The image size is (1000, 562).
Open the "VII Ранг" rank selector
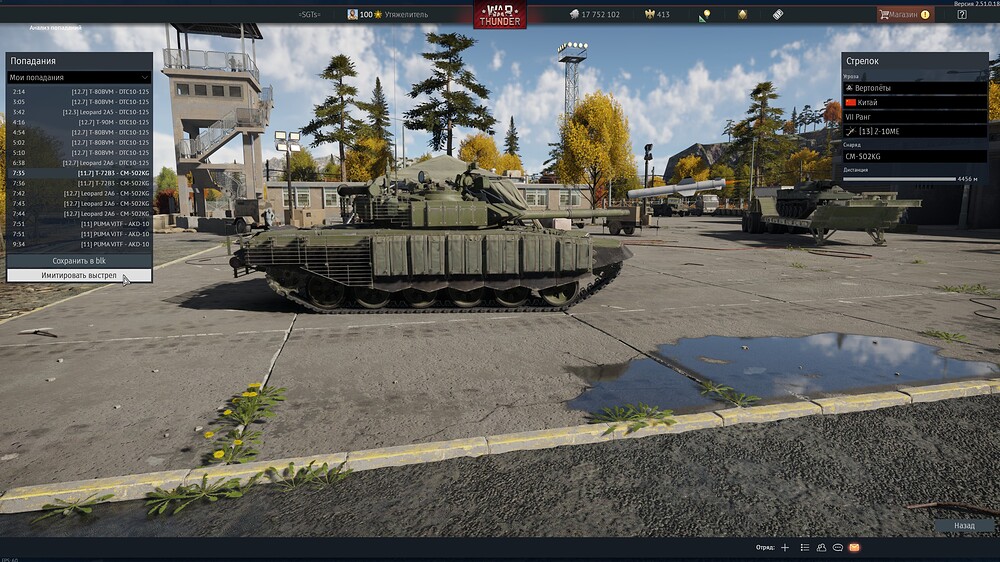[x=915, y=116]
